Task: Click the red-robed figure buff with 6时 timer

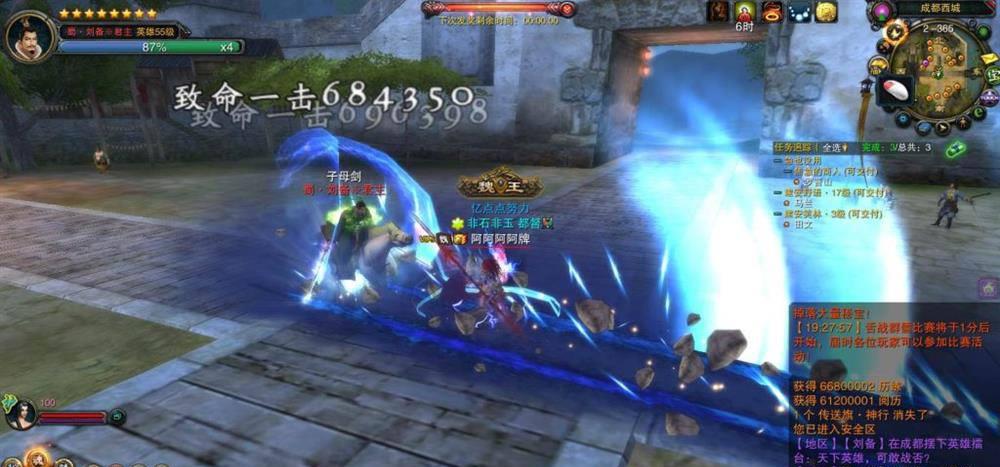Action: 744,12
